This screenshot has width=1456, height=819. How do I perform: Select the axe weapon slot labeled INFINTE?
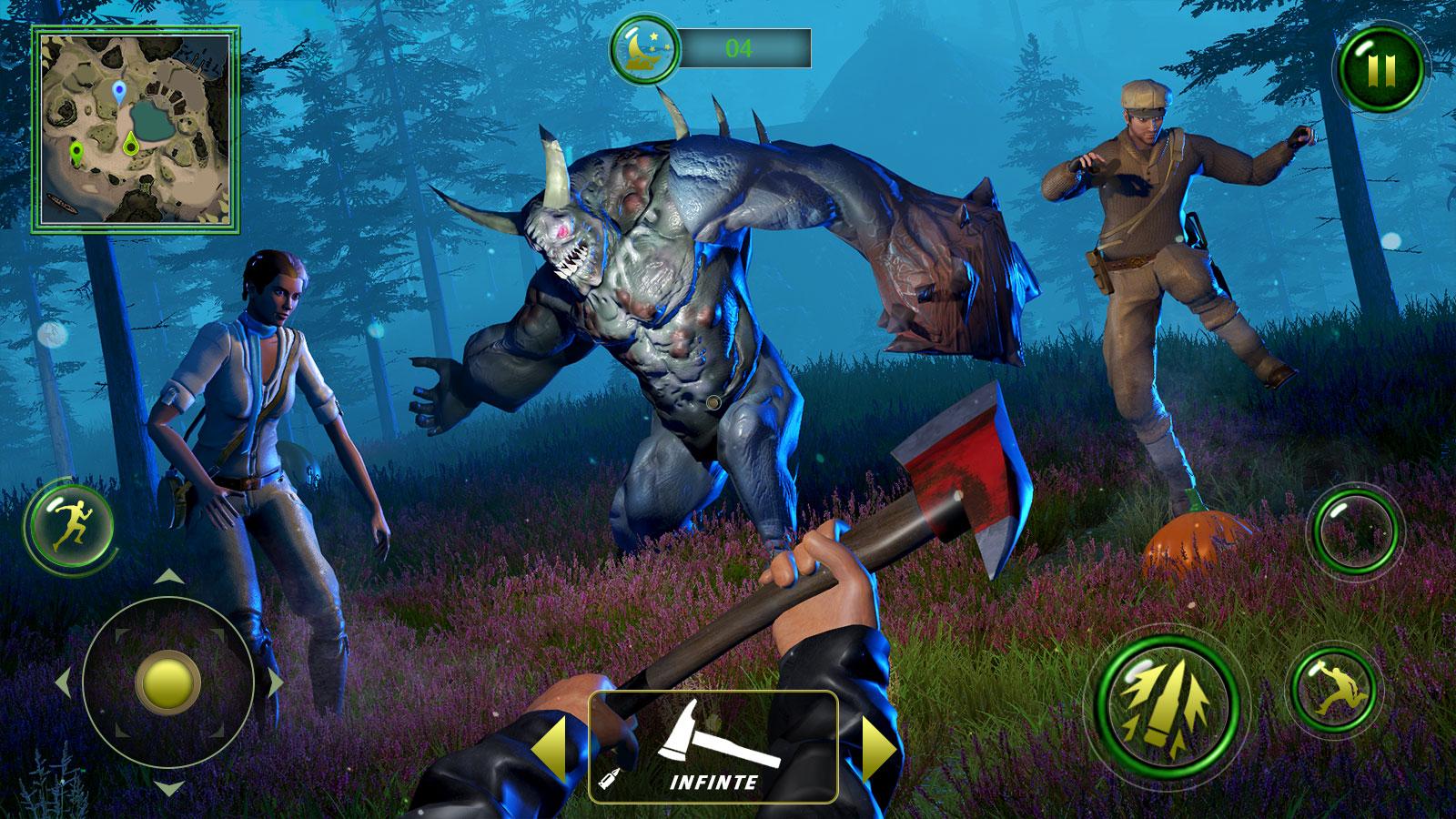tap(713, 747)
